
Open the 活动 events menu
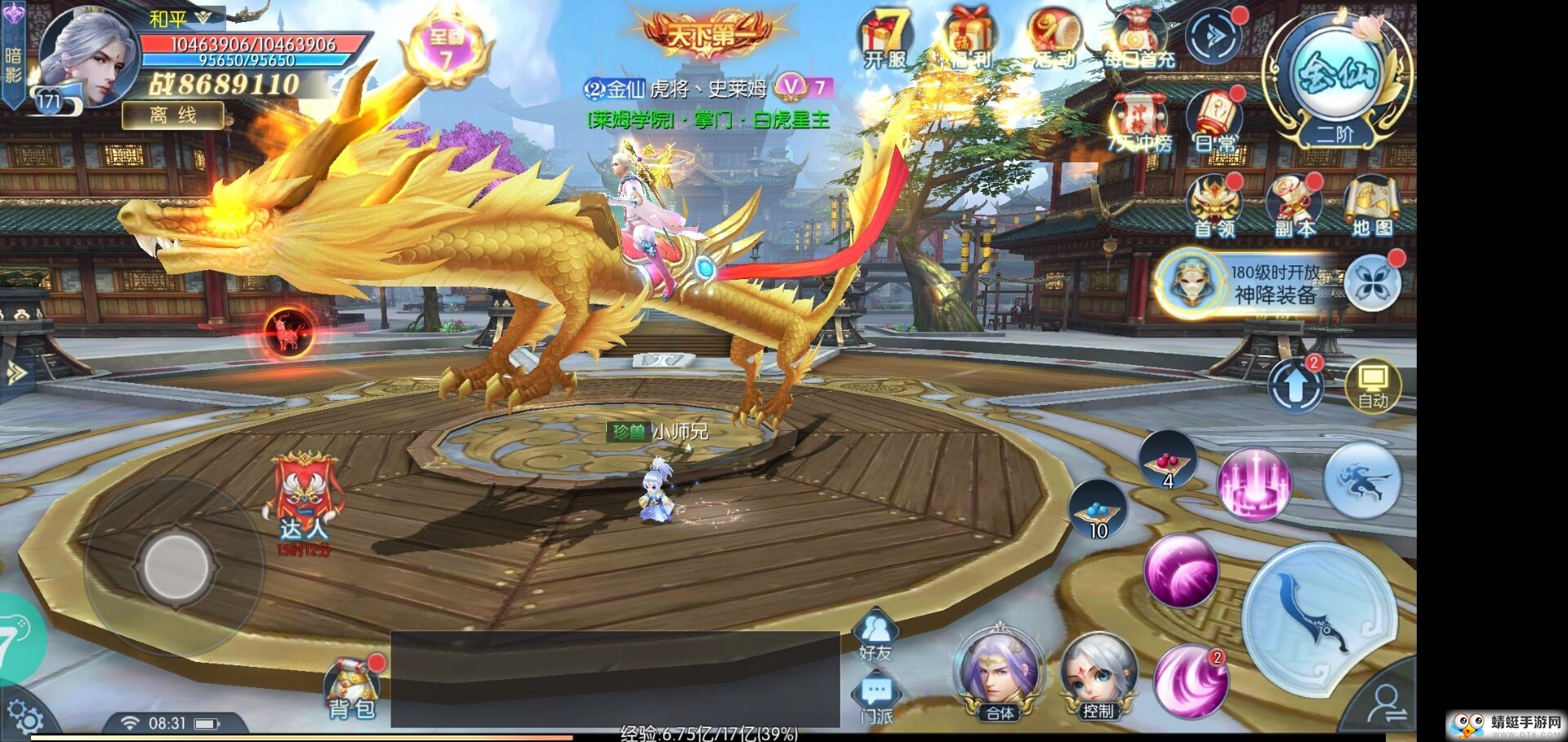pos(1054,38)
